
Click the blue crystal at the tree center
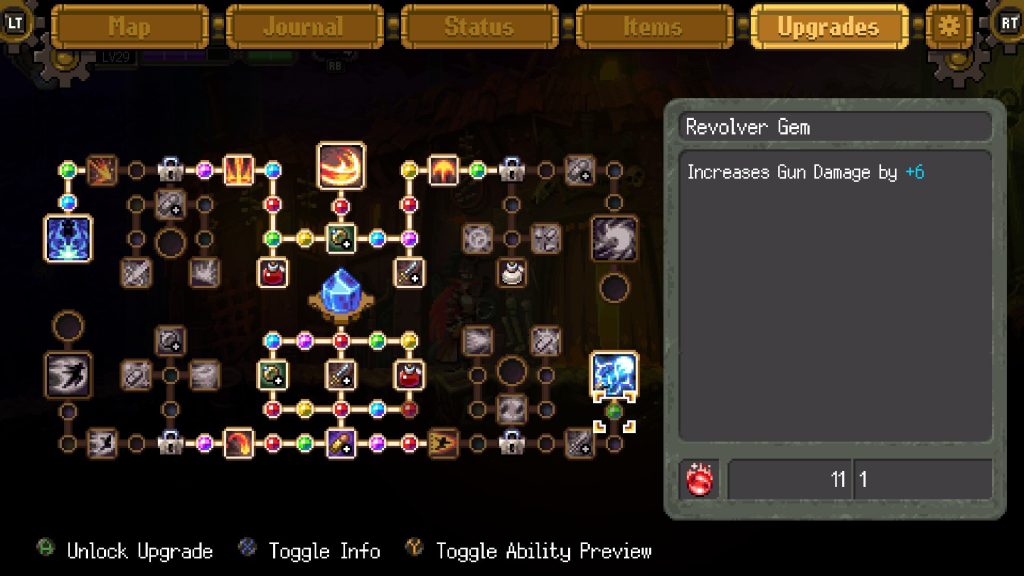341,294
